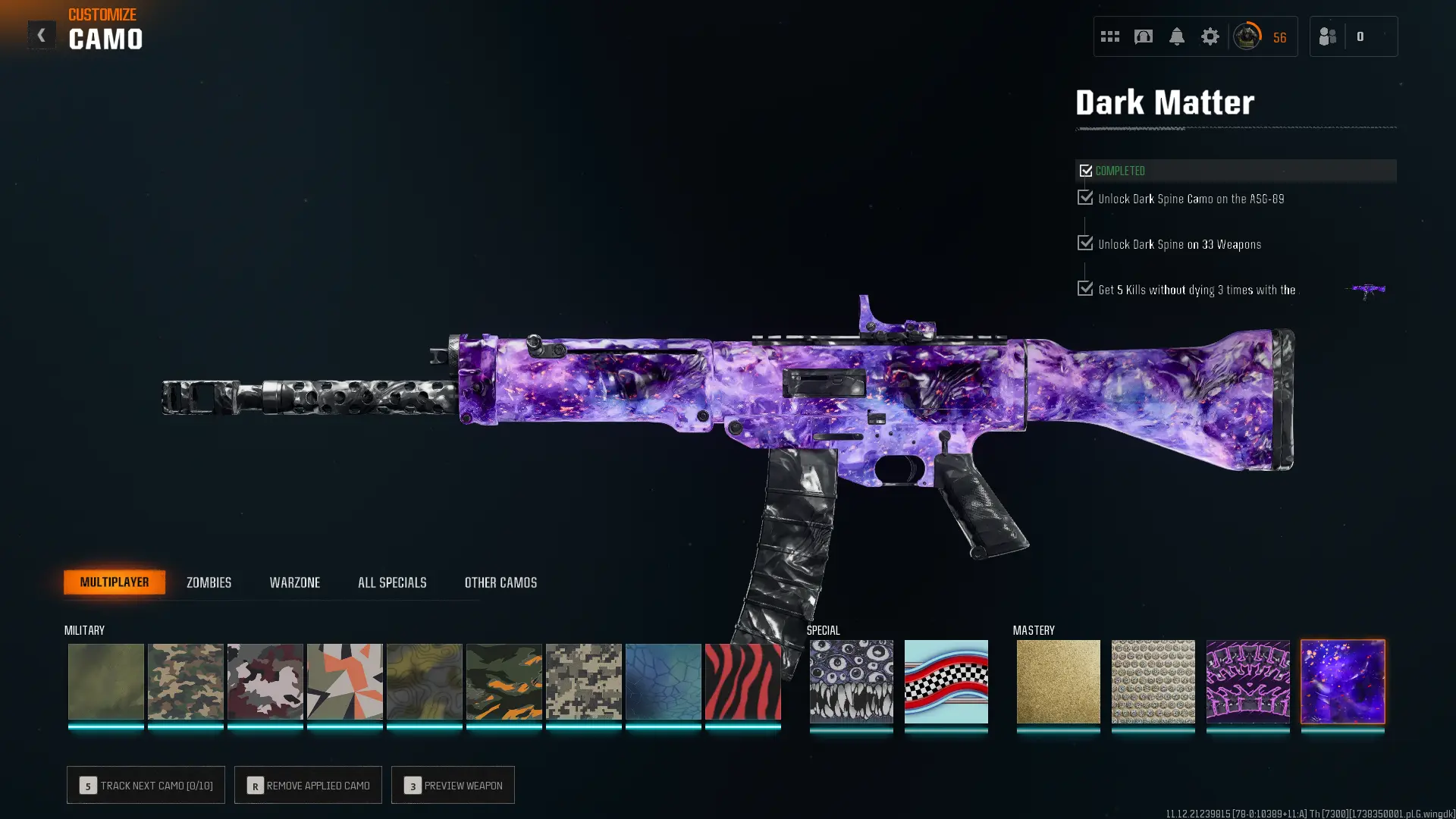Switch to the WARZONE tab
The height and width of the screenshot is (819, 1456).
(x=296, y=582)
